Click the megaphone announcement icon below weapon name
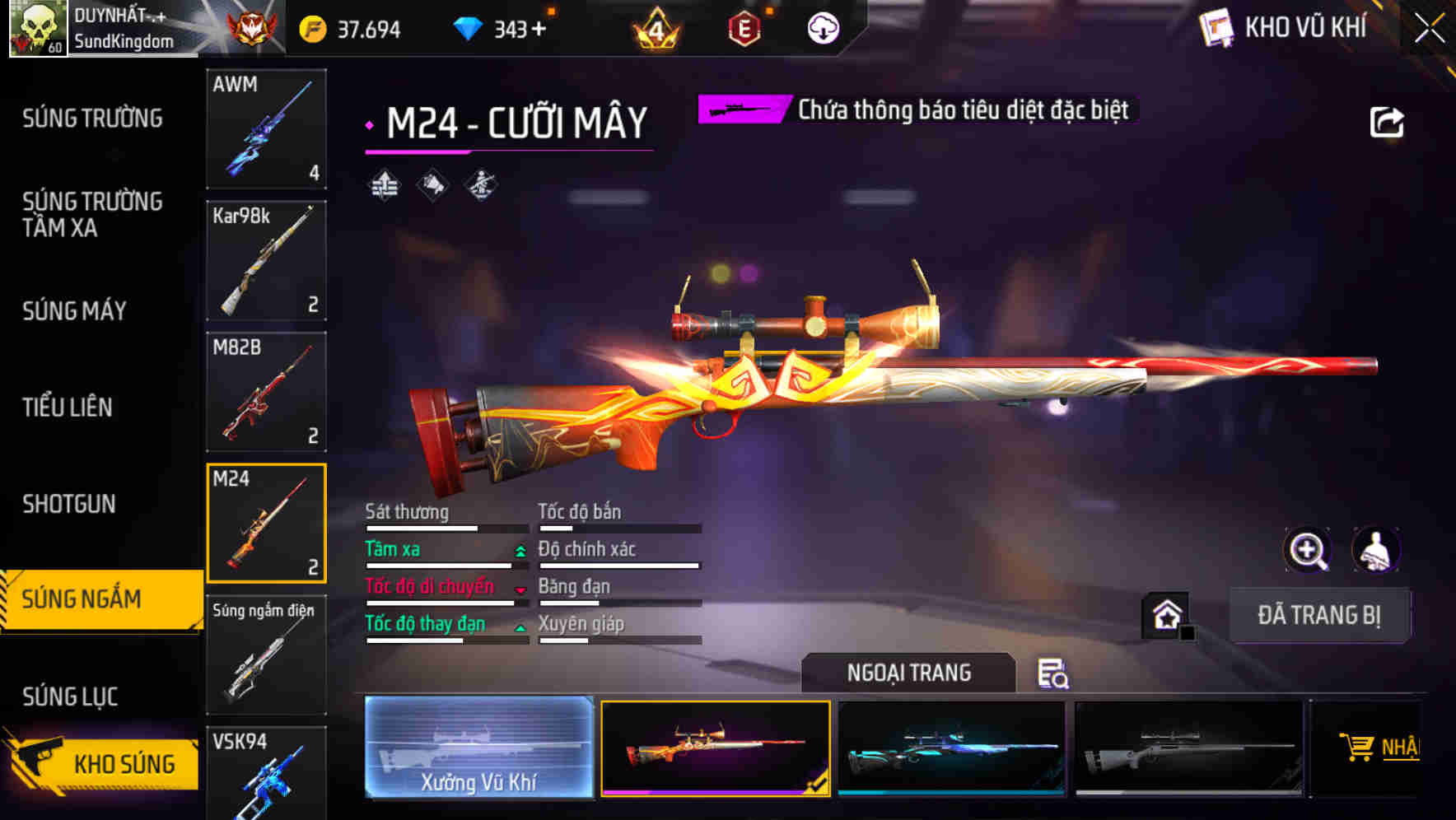 (431, 184)
